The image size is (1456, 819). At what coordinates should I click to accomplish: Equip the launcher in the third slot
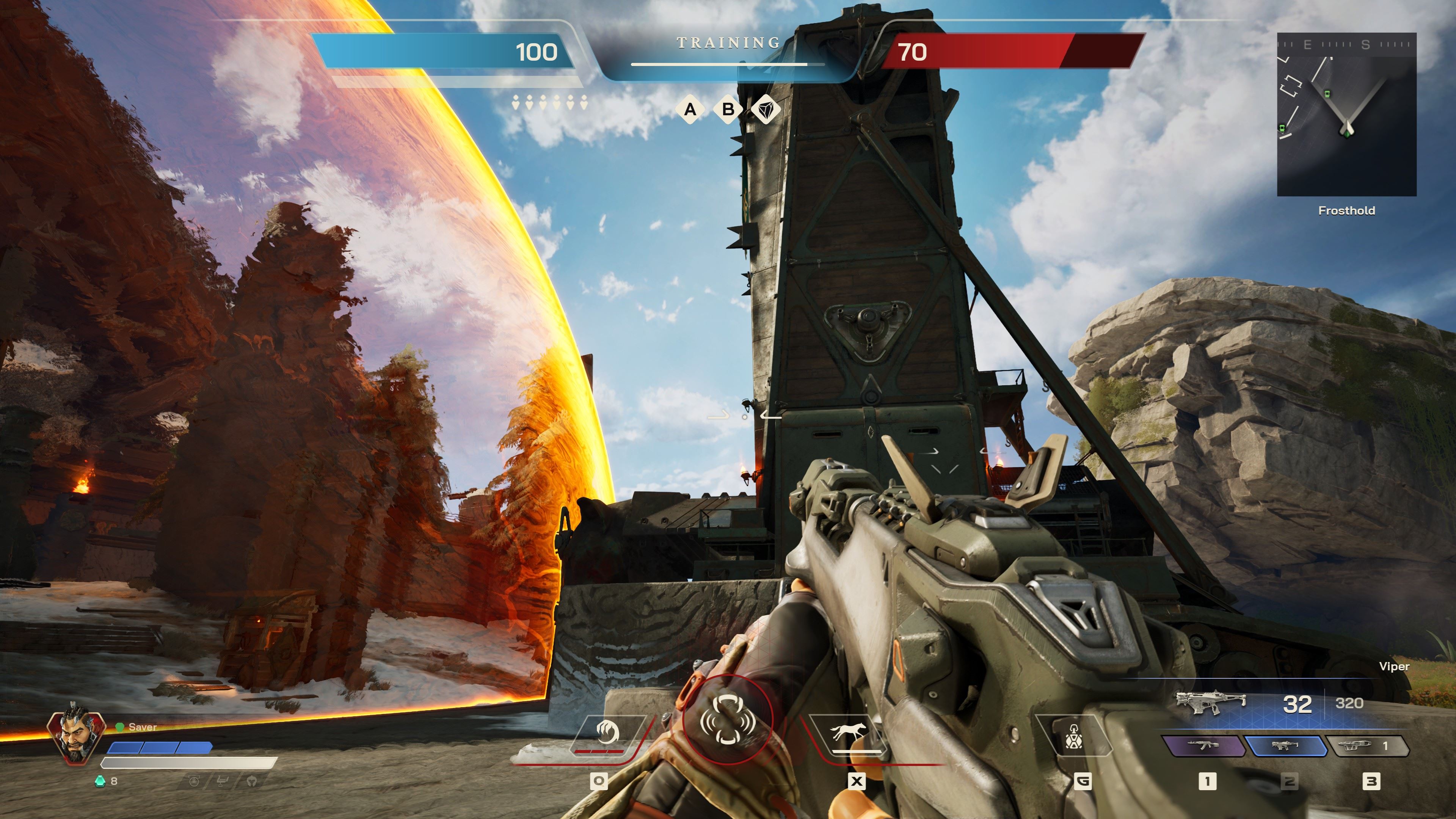[x=1367, y=746]
